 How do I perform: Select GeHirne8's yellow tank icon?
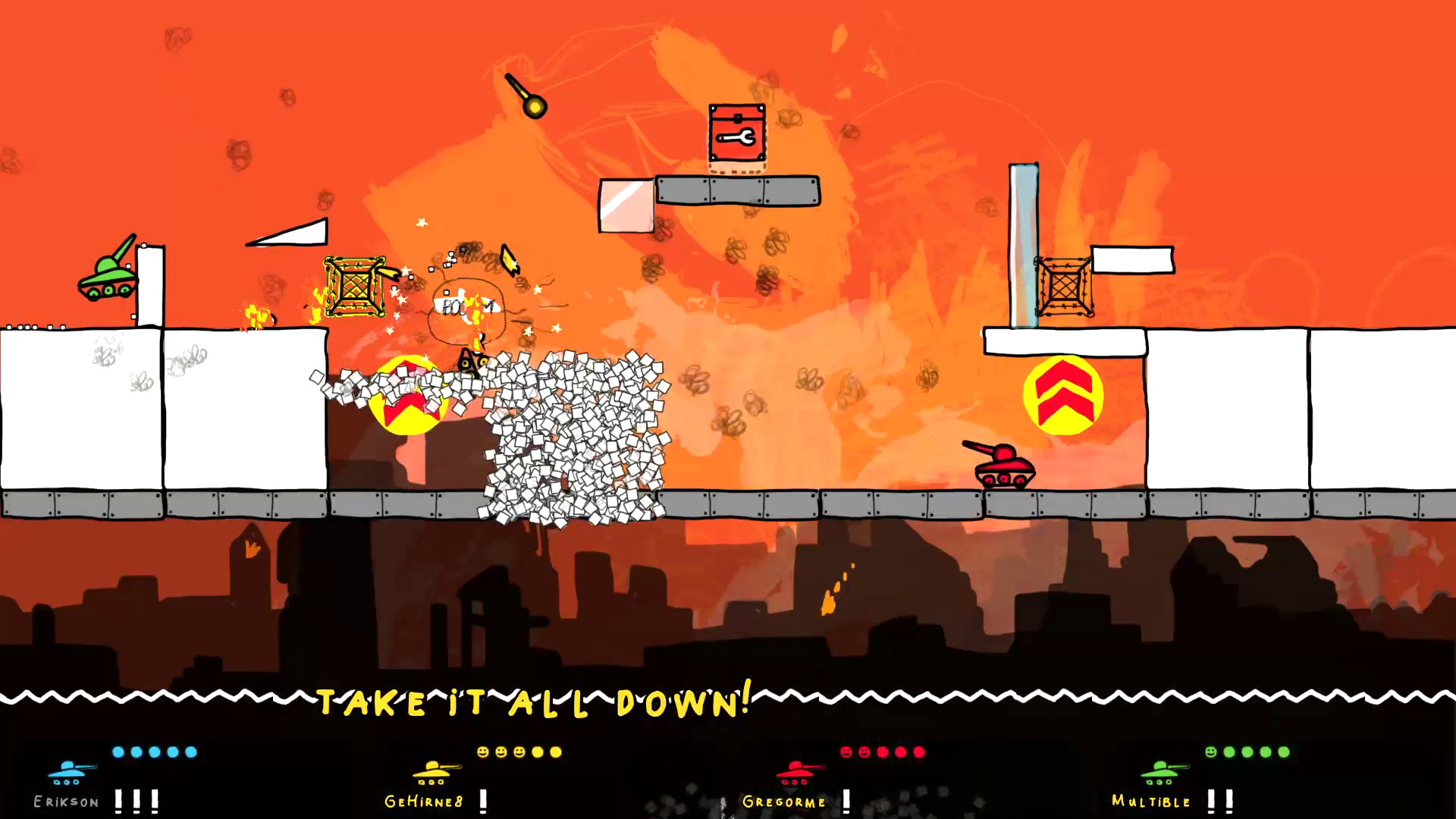click(x=432, y=773)
